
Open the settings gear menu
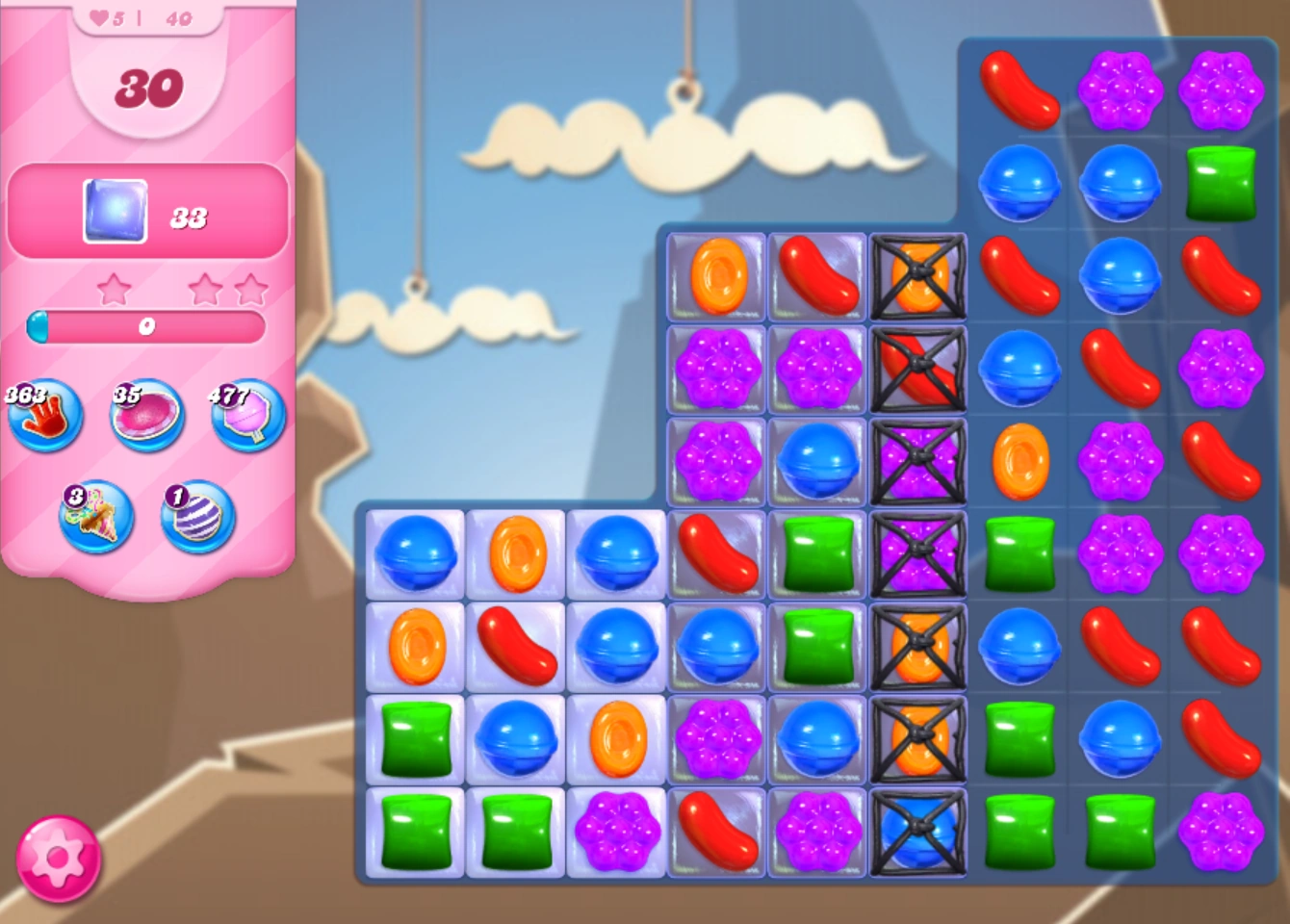60,858
